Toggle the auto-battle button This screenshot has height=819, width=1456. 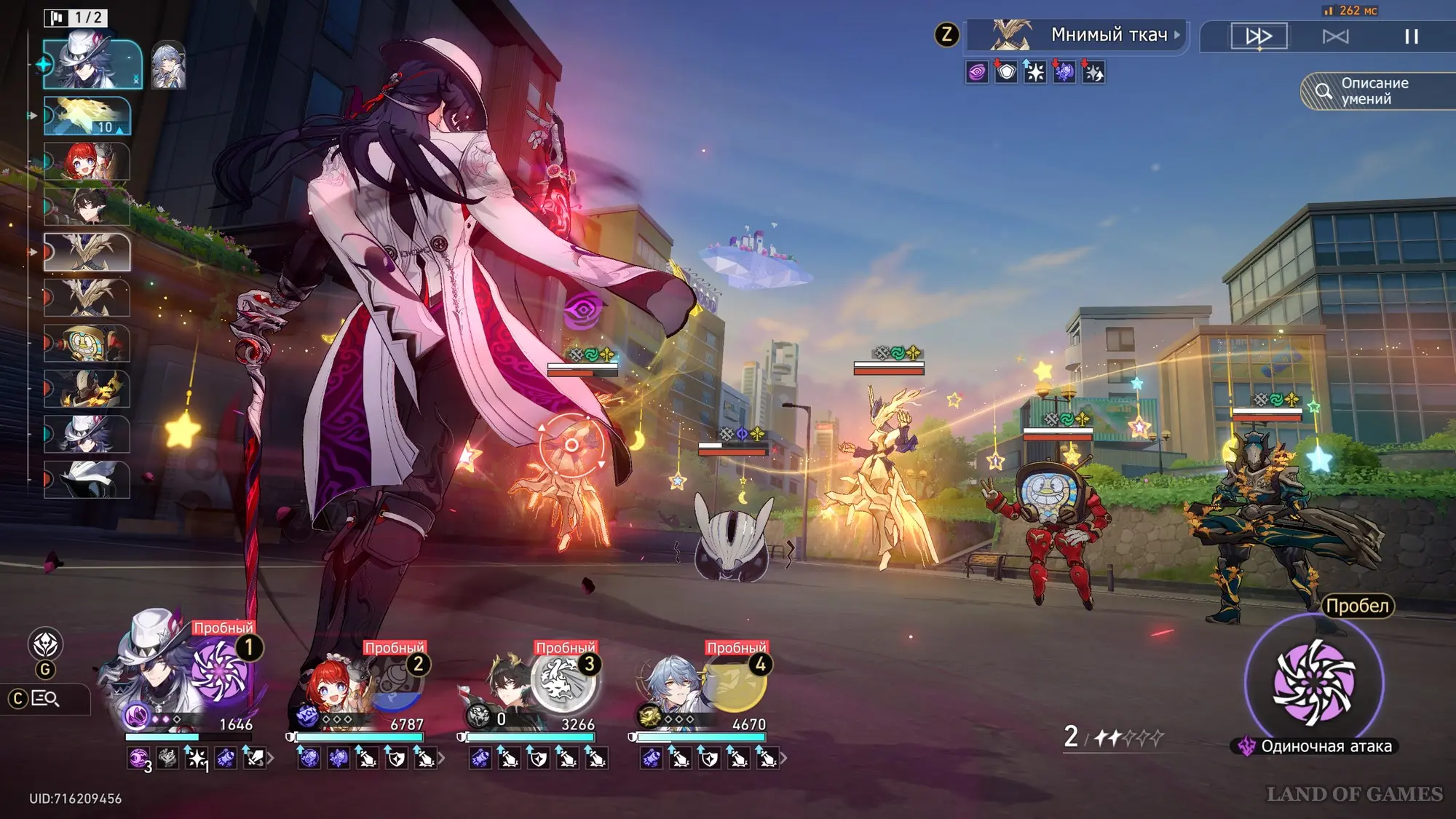click(x=1335, y=36)
